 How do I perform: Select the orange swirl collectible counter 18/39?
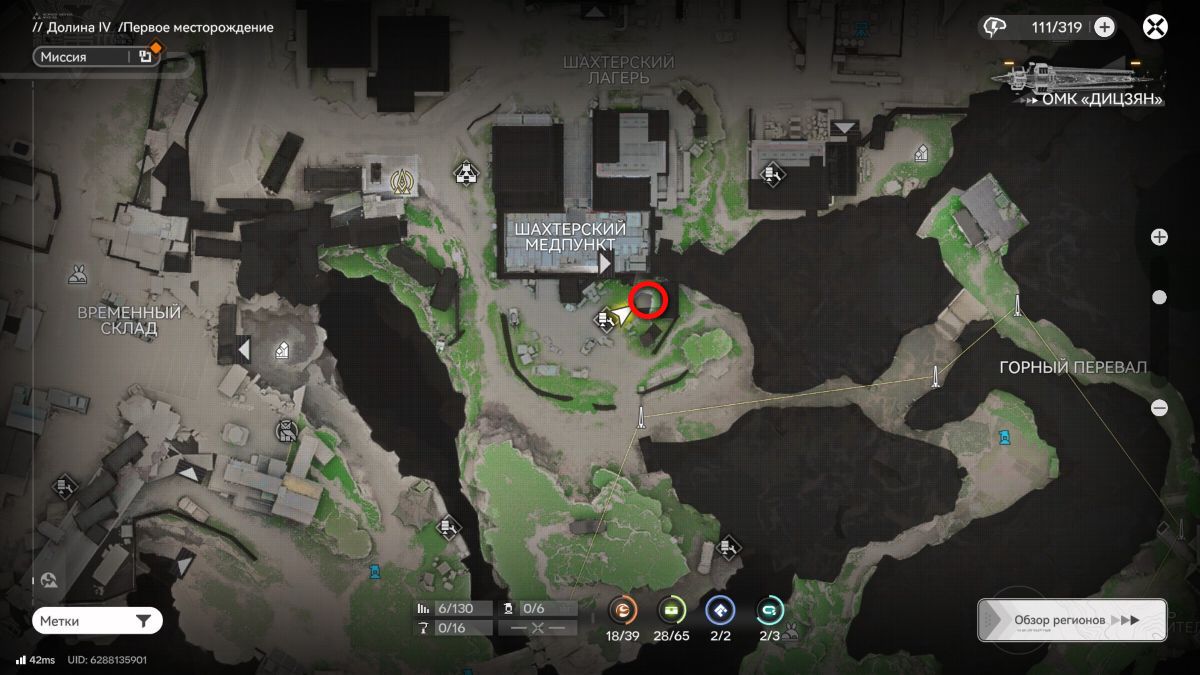(x=624, y=609)
